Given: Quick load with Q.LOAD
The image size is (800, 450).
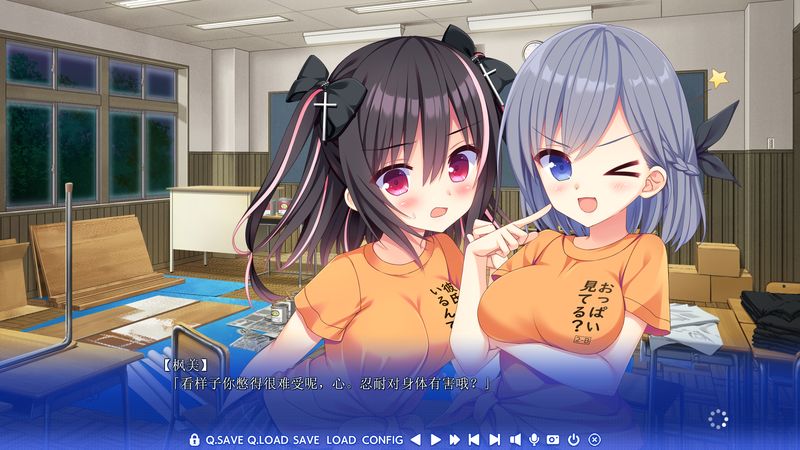Looking at the screenshot, I should click(268, 439).
